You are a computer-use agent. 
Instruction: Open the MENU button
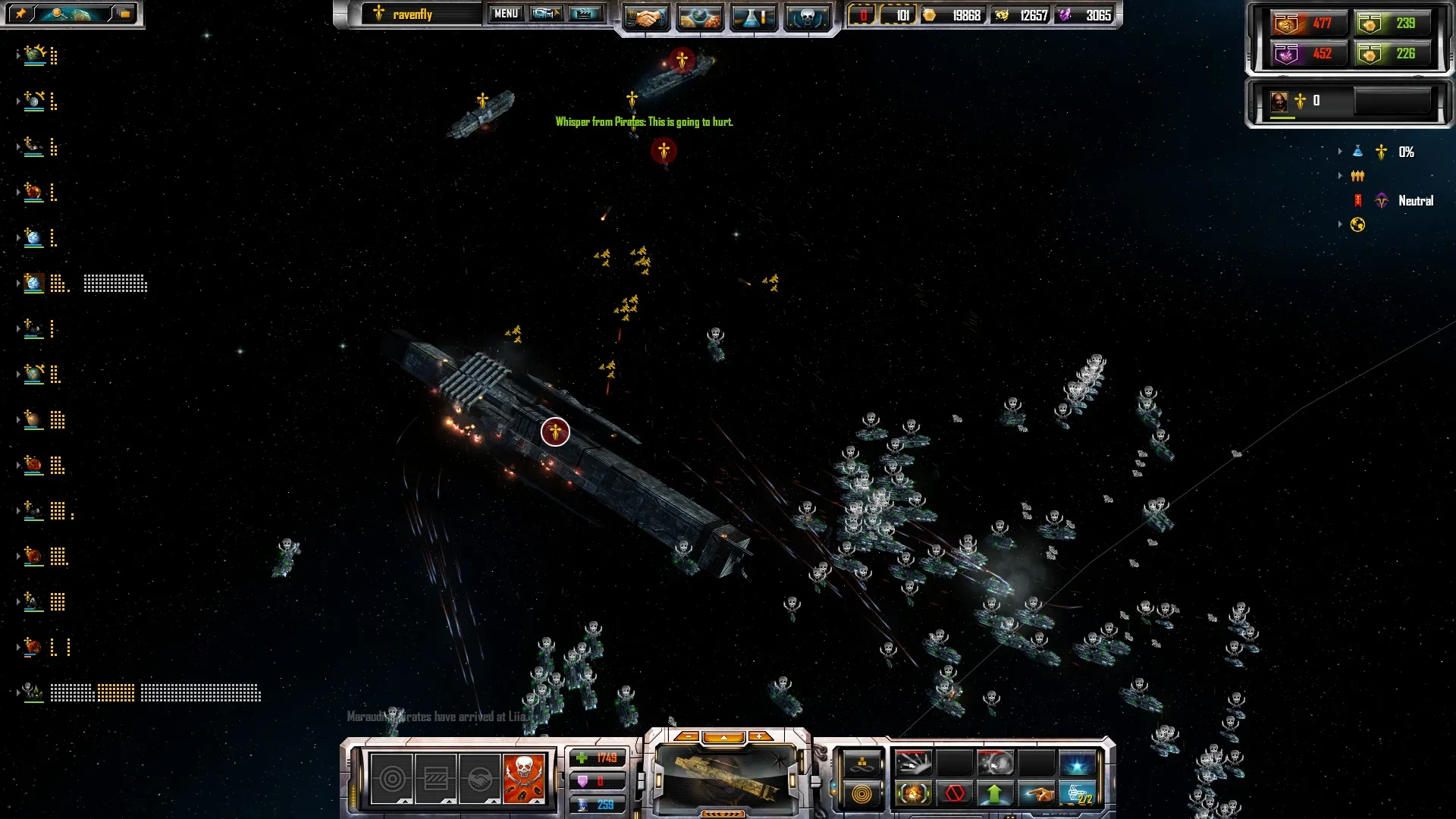506,14
